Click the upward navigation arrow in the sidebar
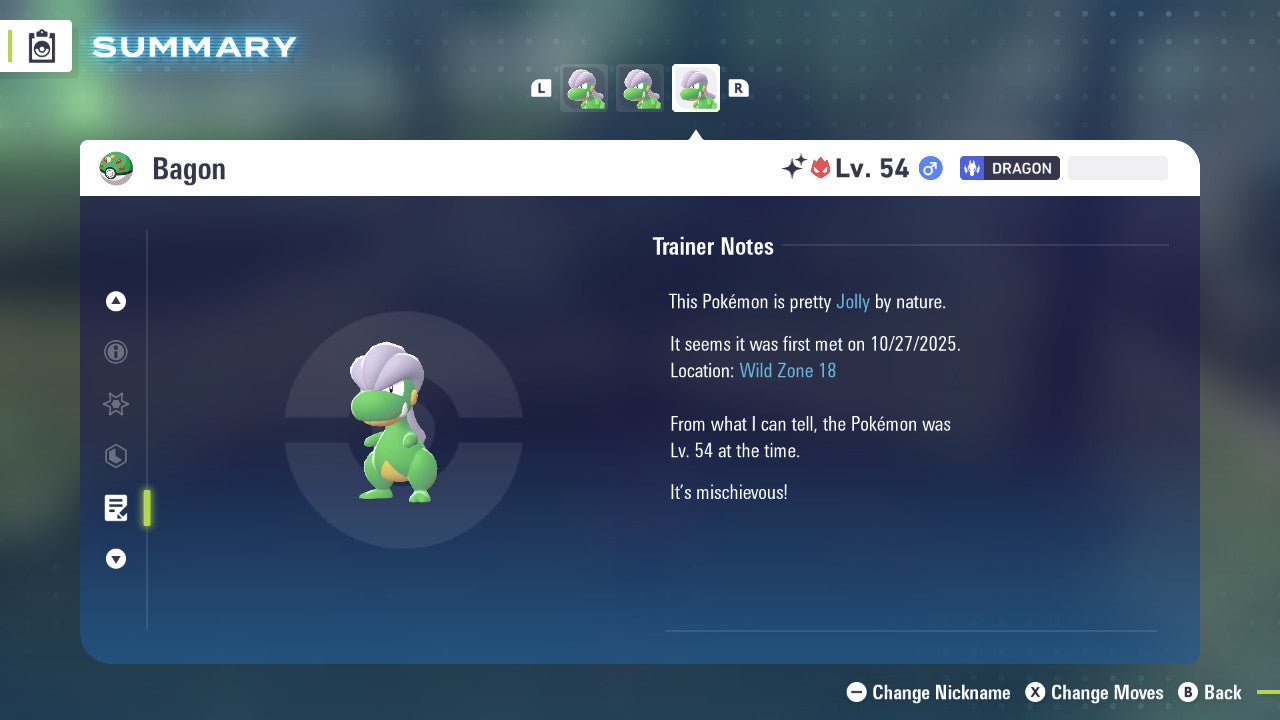 click(116, 301)
